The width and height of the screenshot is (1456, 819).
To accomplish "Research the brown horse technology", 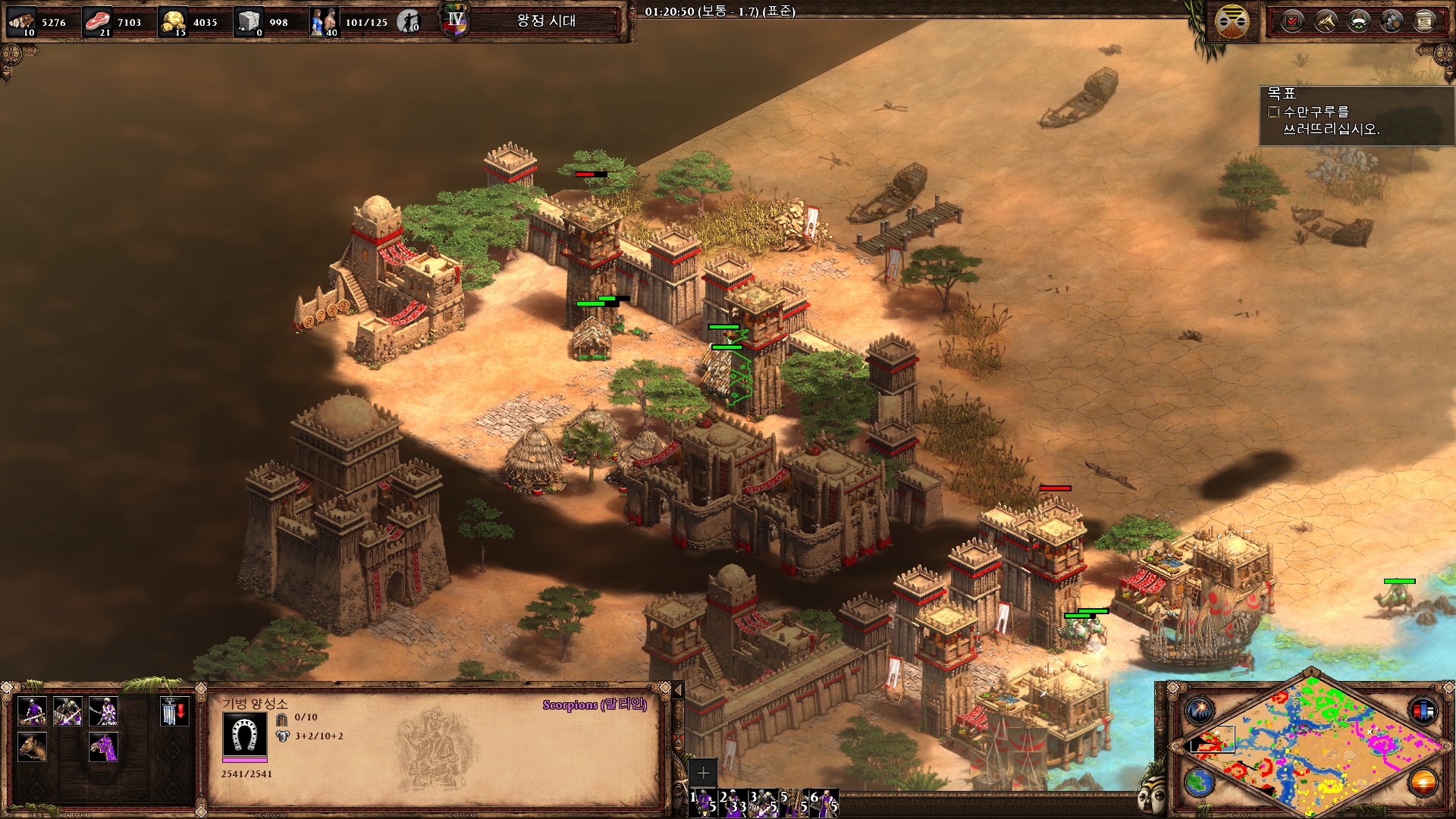I will tap(32, 747).
